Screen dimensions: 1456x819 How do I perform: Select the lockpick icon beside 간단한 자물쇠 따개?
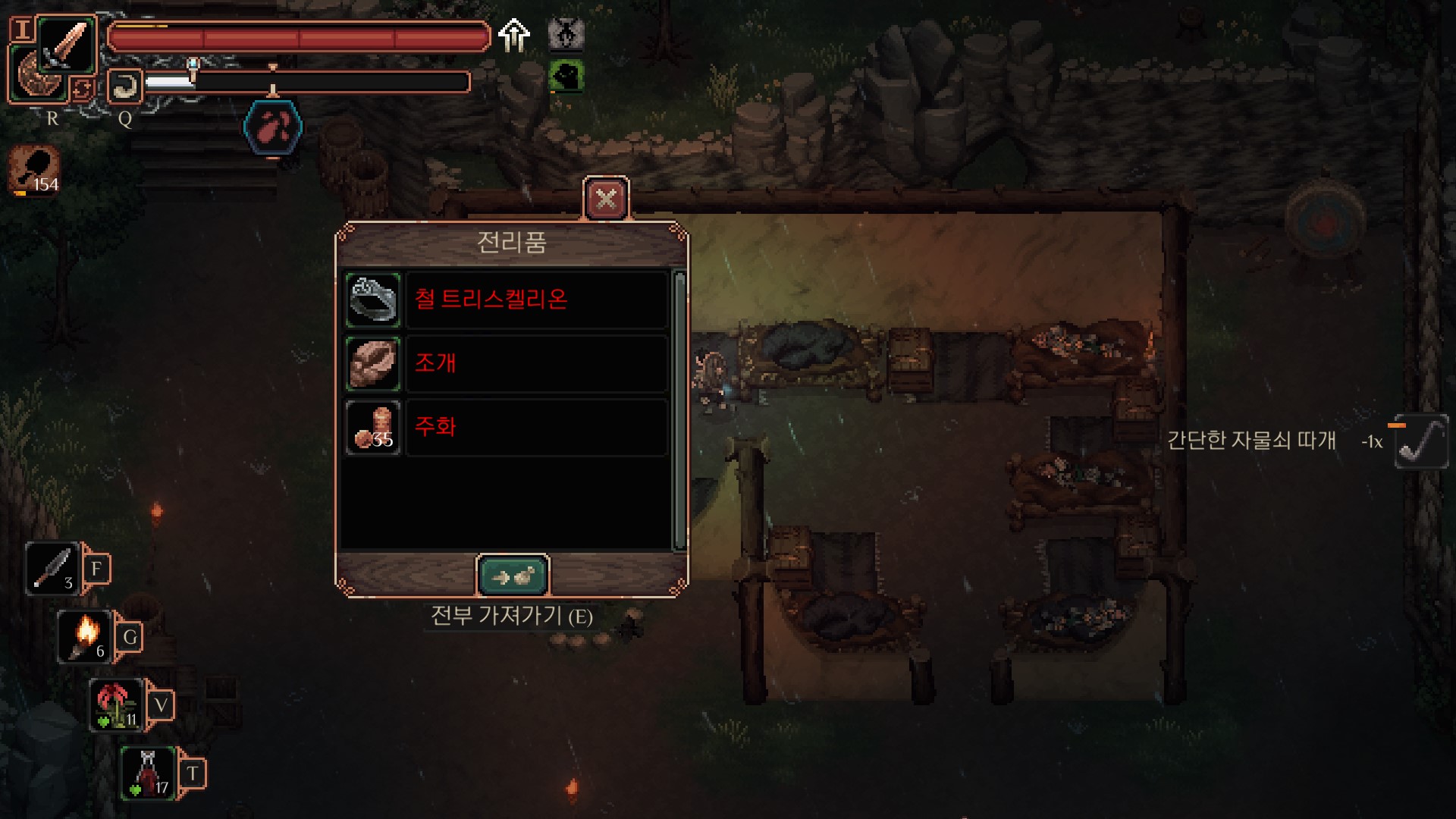pos(1420,441)
